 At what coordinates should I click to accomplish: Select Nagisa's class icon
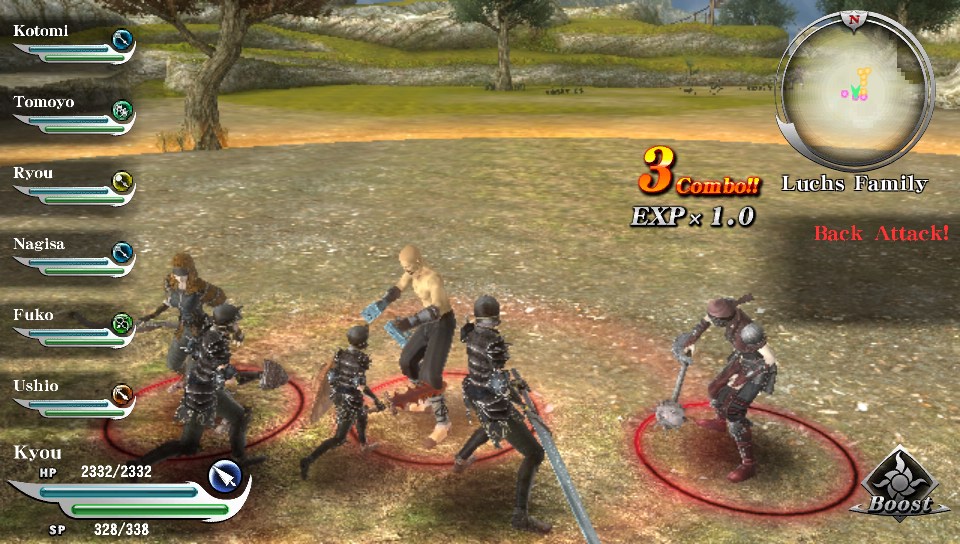[x=122, y=252]
